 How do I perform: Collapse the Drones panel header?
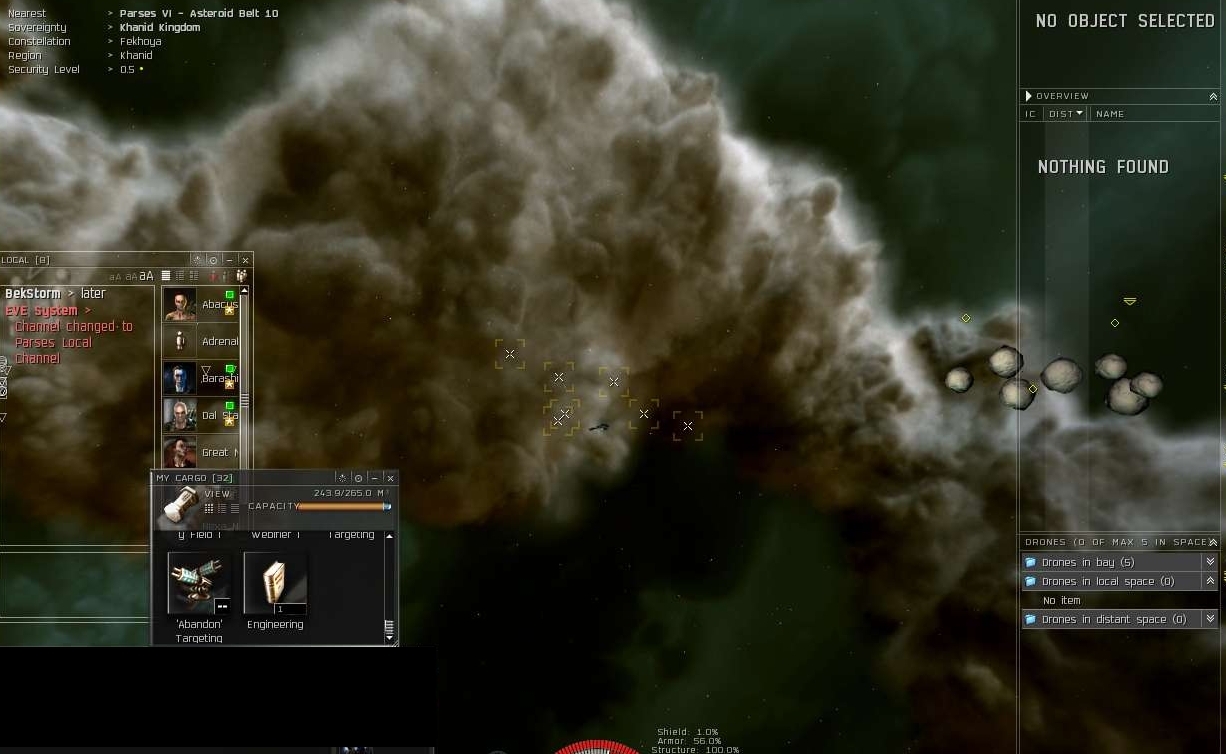coord(1213,542)
